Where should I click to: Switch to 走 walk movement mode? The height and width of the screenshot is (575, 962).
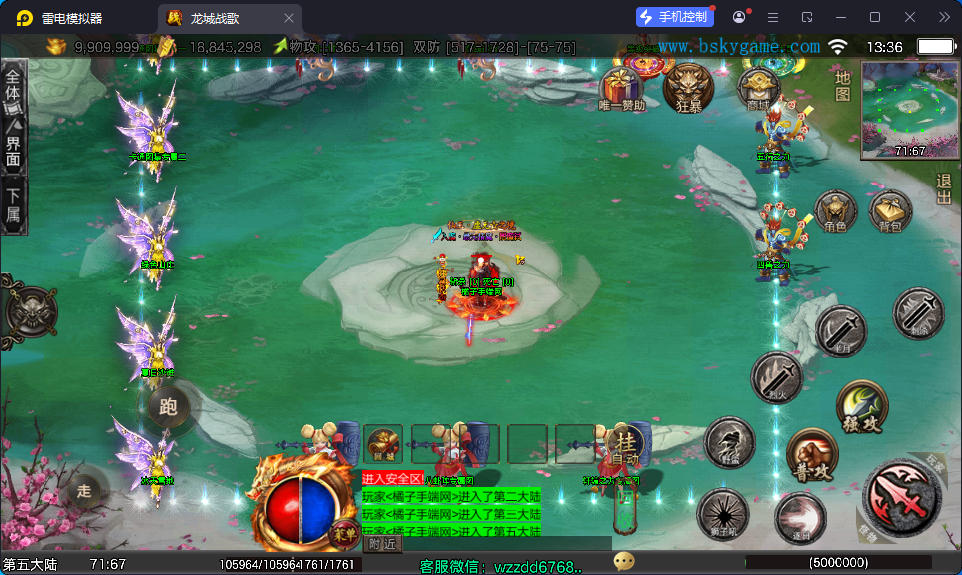(x=84, y=491)
